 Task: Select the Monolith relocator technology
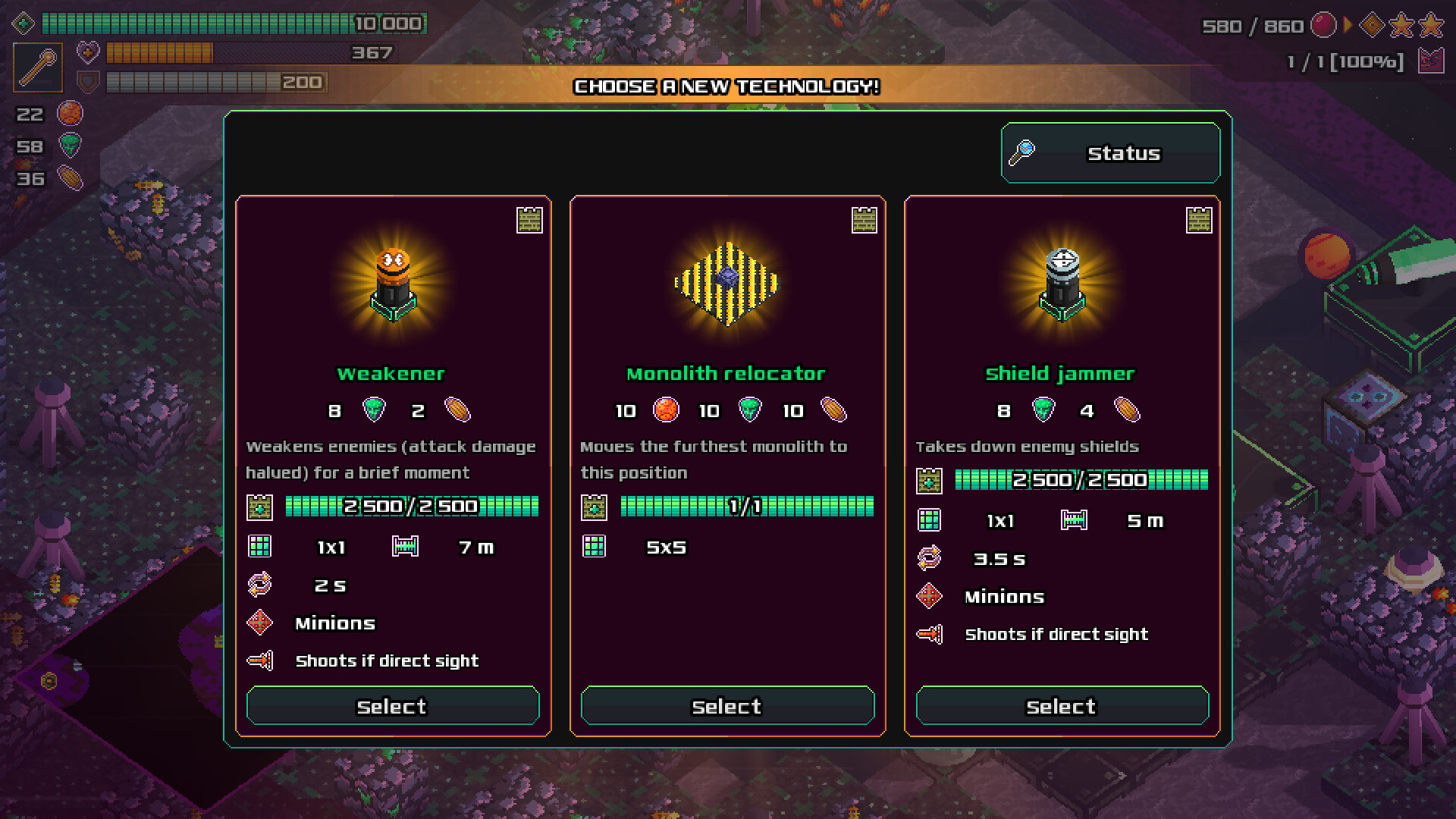726,706
